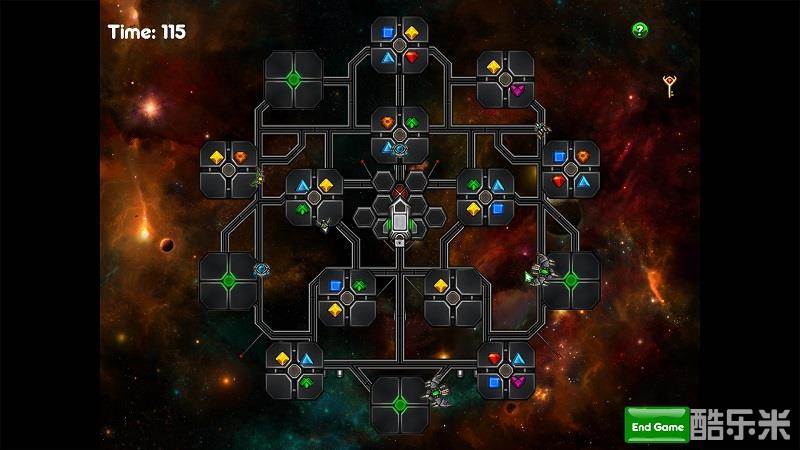Choose the tile holding yellow diamond and magenta heart
800x450 pixels.
(505, 79)
